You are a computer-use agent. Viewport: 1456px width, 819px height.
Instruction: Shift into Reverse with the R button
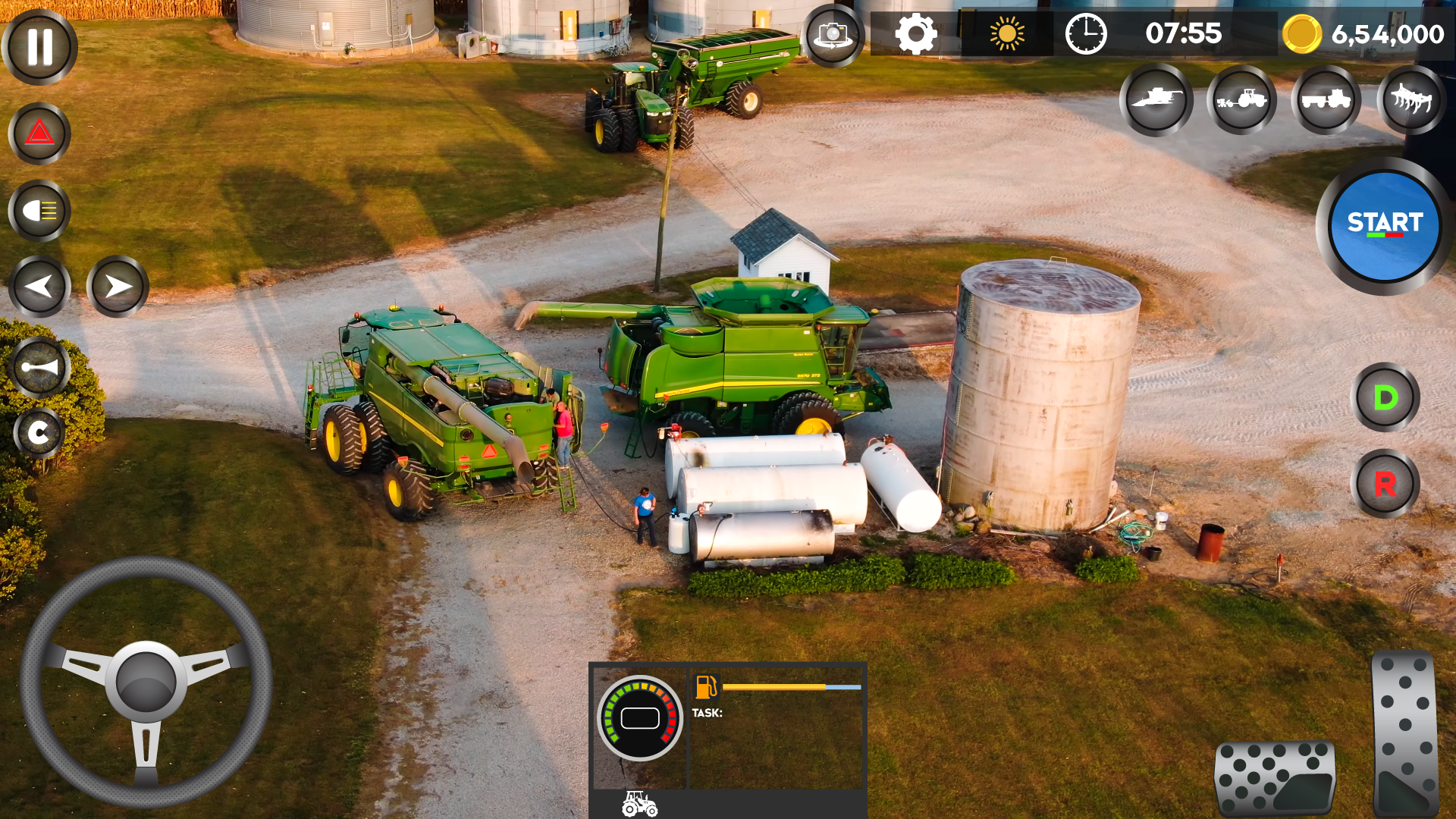coord(1385,484)
